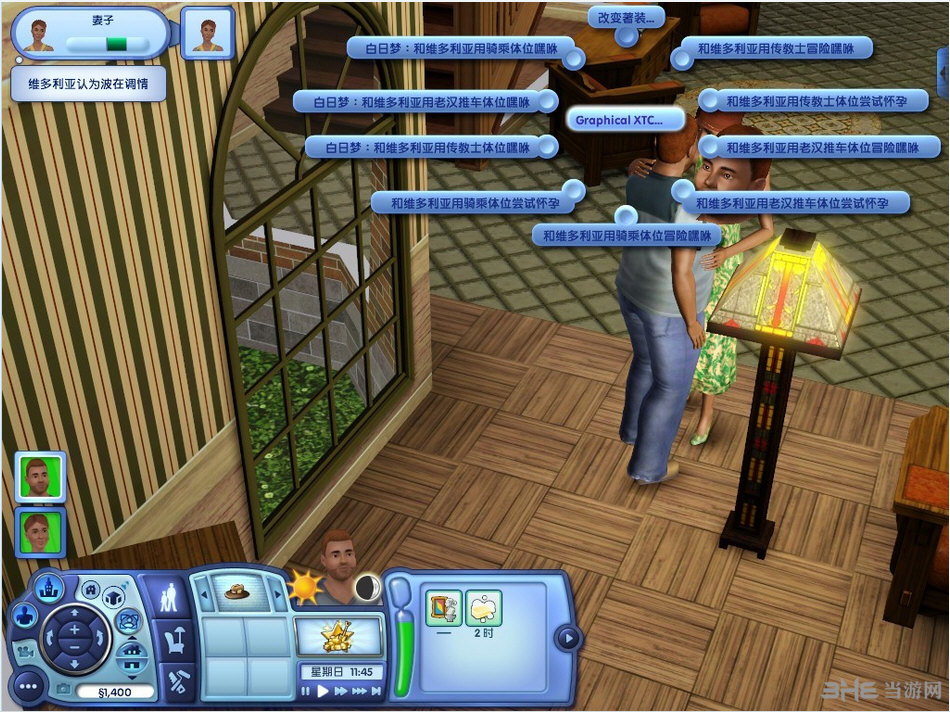Open the lifetime wish star panel
The height and width of the screenshot is (712, 950).
coord(338,634)
